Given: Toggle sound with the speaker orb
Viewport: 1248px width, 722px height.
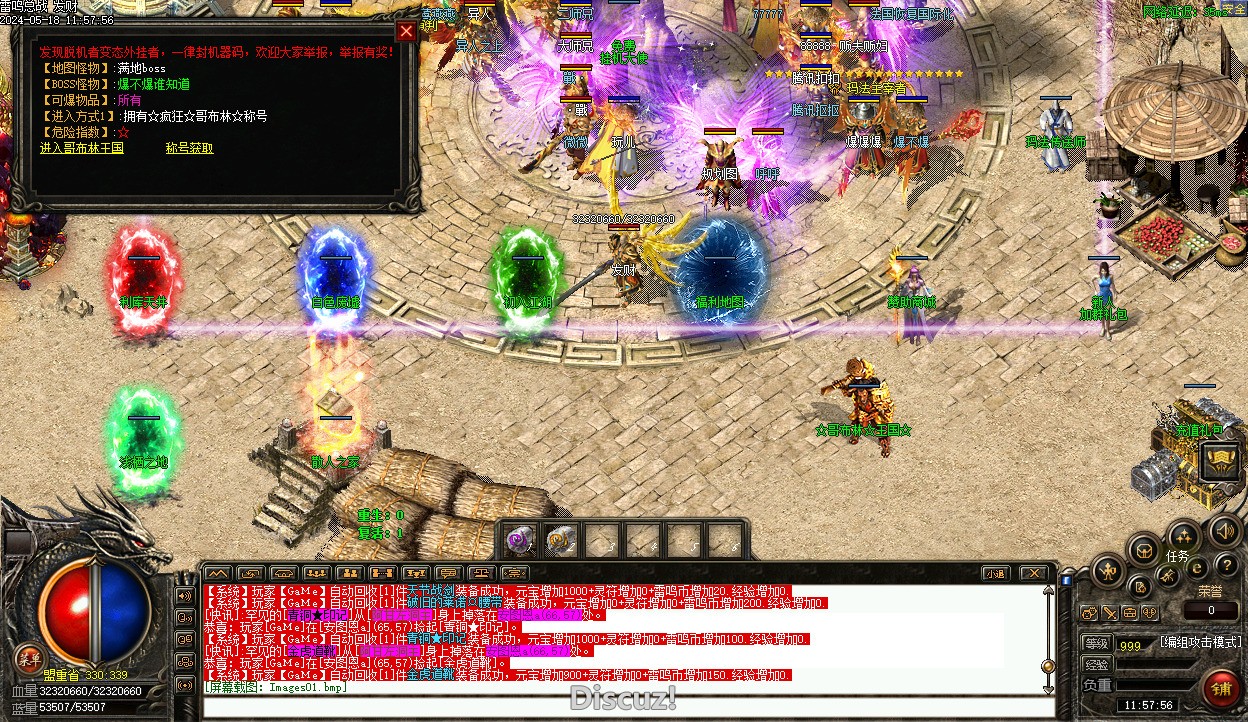Looking at the screenshot, I should pyautogui.click(x=1221, y=531).
